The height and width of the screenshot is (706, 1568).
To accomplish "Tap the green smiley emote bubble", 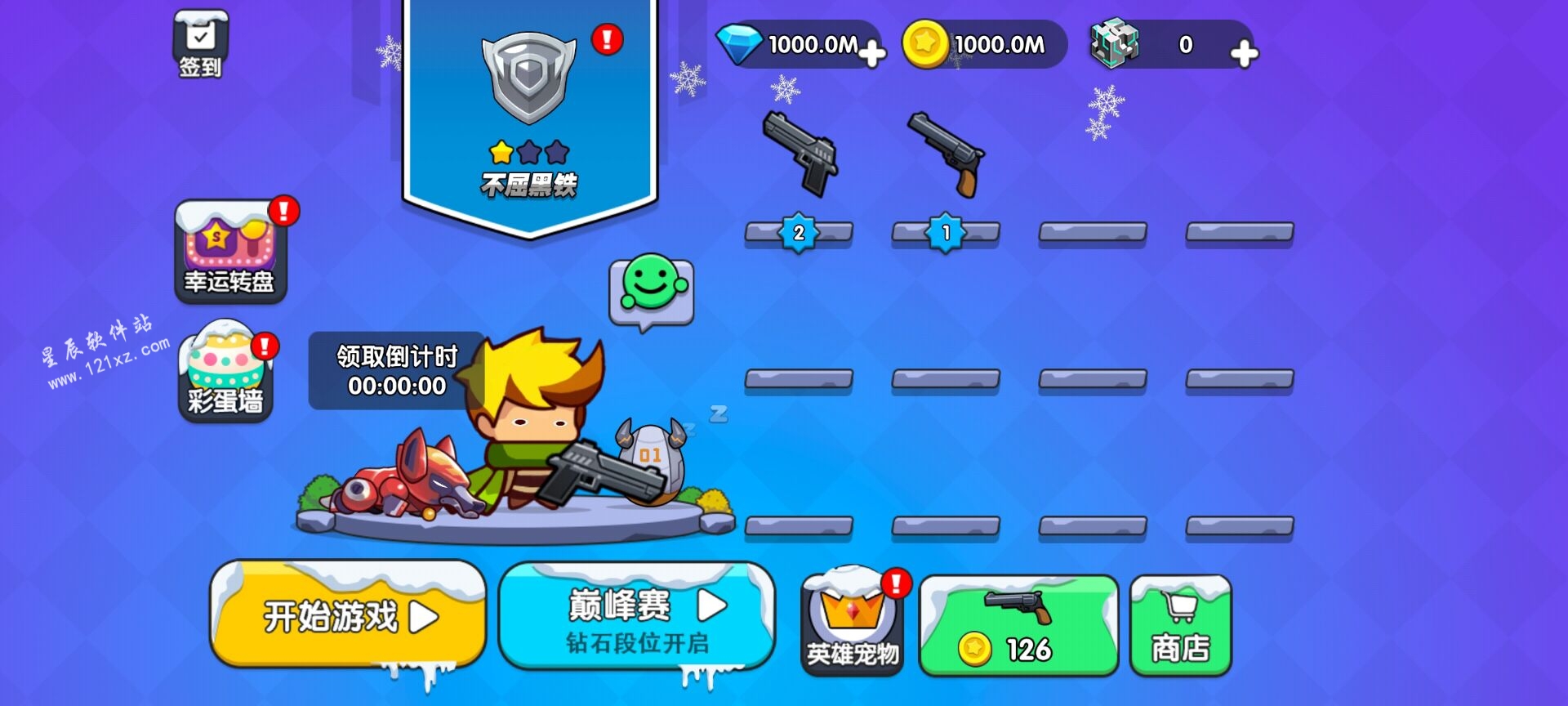I will pos(652,288).
